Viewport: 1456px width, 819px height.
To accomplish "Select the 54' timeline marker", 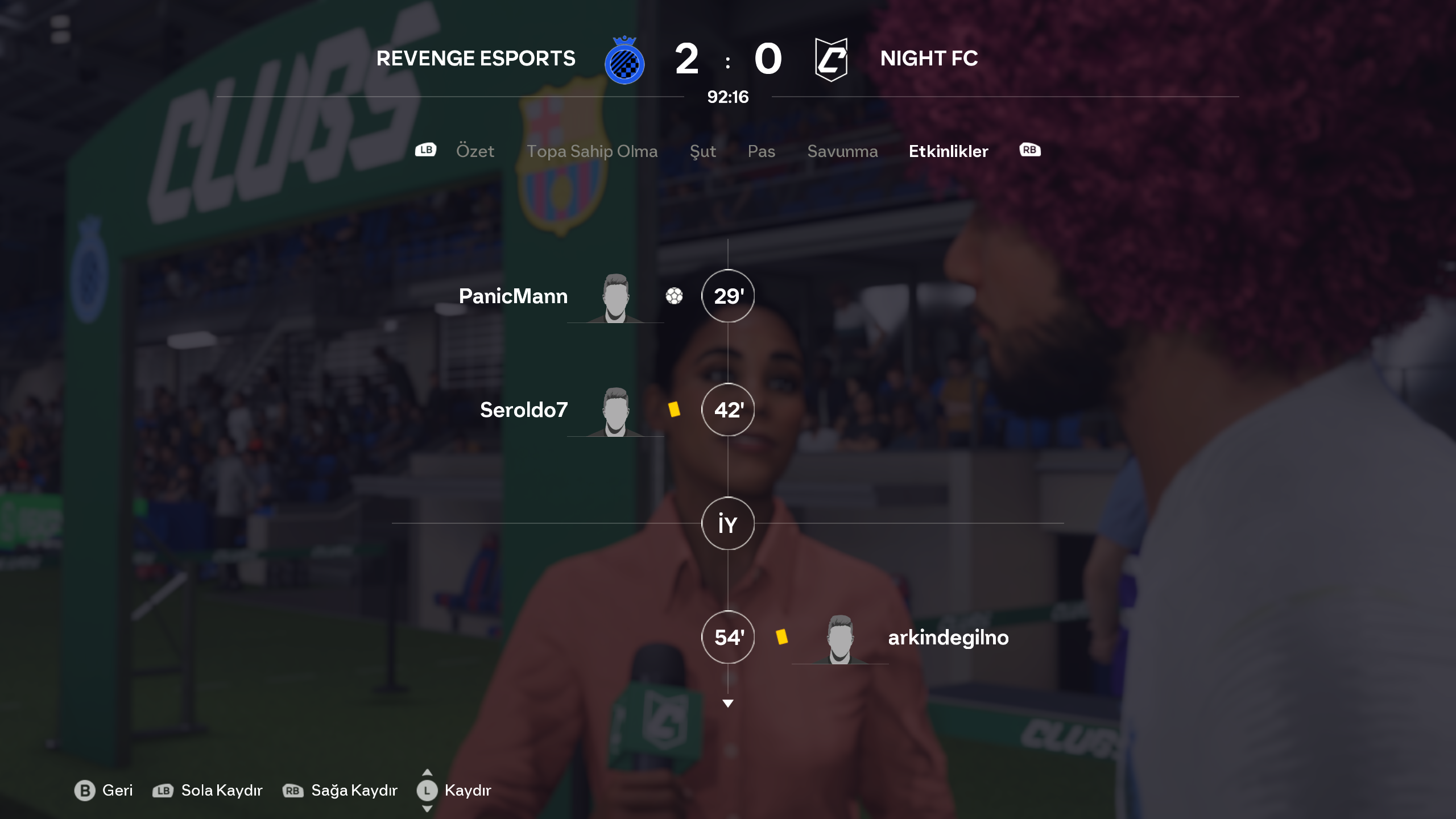I will click(x=728, y=638).
